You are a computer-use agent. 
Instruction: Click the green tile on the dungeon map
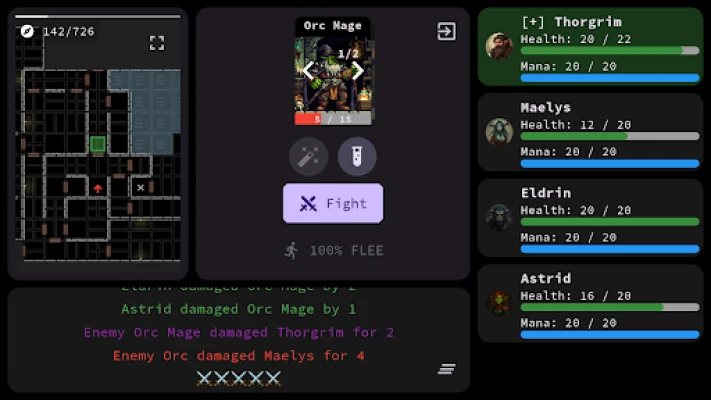[x=98, y=144]
